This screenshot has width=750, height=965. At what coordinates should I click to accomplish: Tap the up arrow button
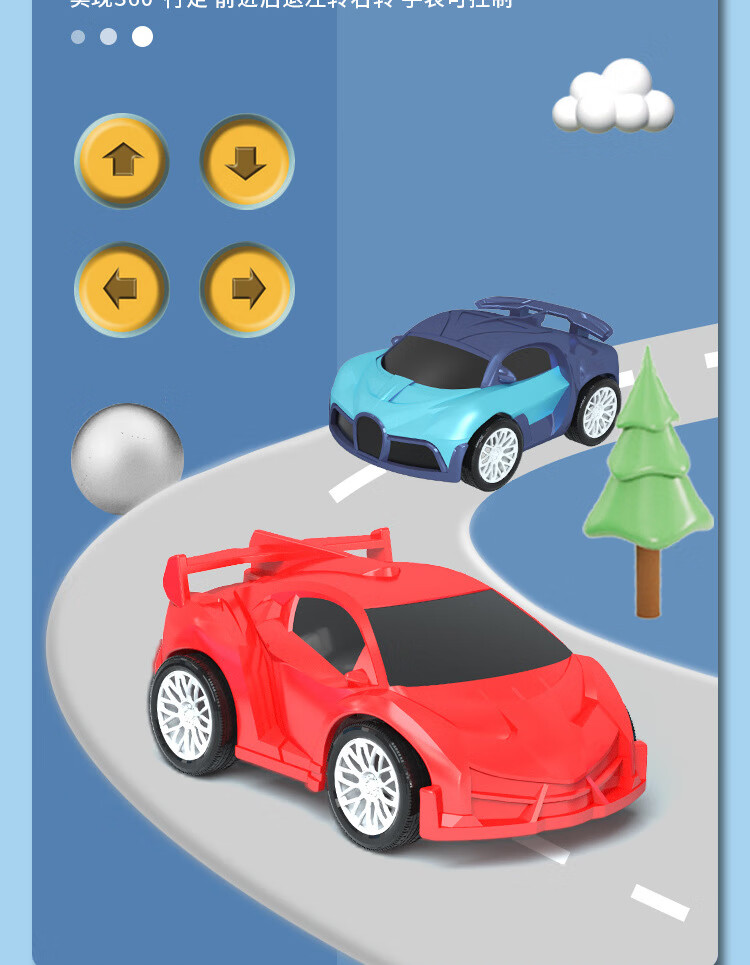tap(122, 161)
